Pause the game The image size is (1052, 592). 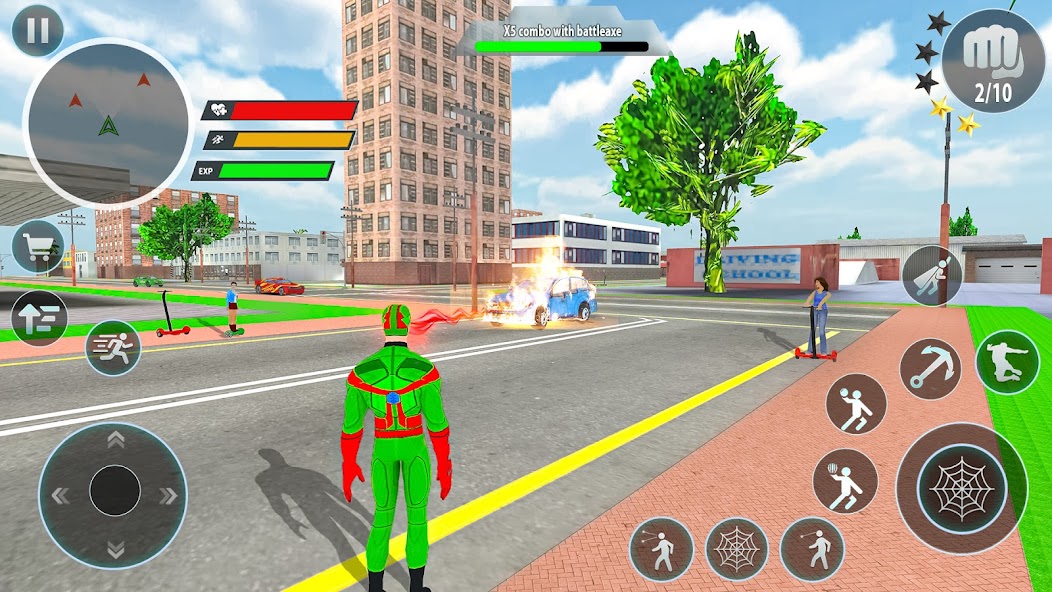[37, 31]
